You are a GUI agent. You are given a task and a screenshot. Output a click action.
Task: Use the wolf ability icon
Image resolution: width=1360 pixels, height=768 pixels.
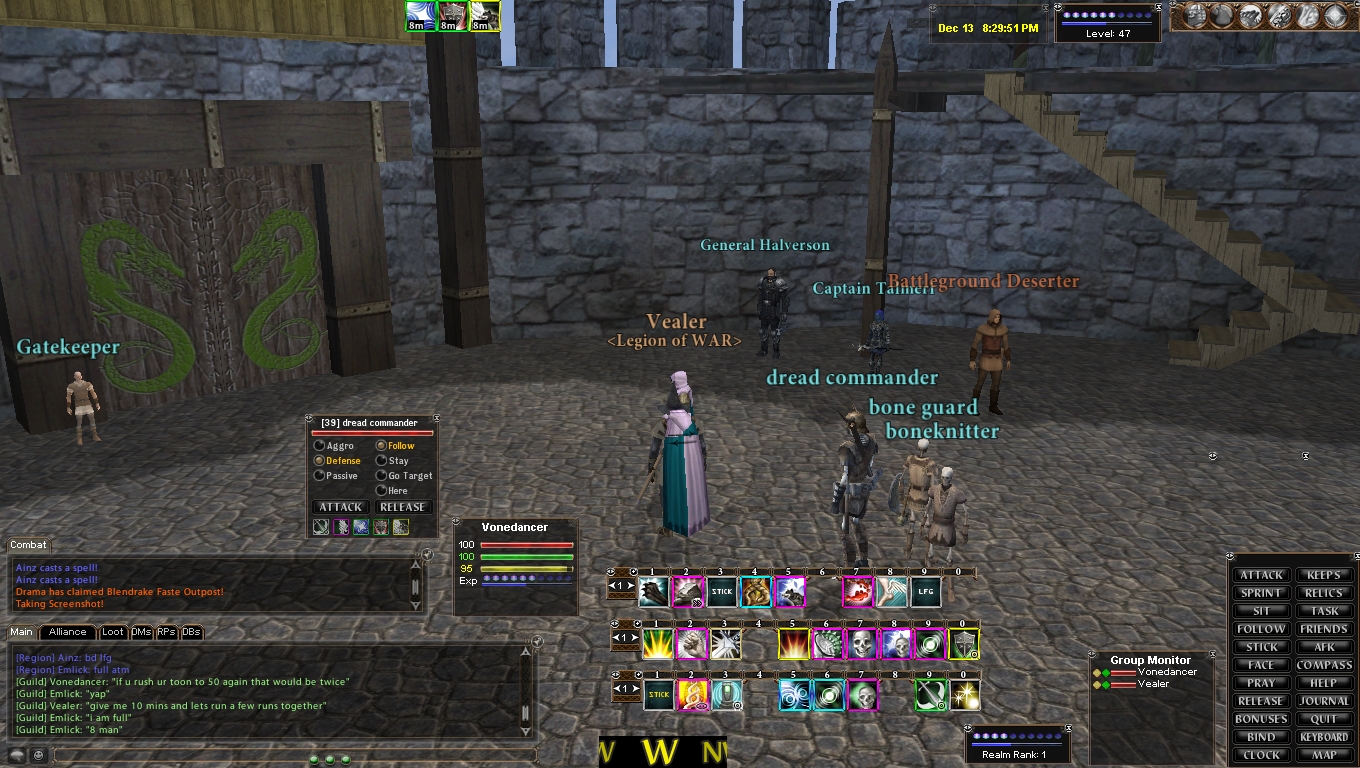click(x=790, y=592)
